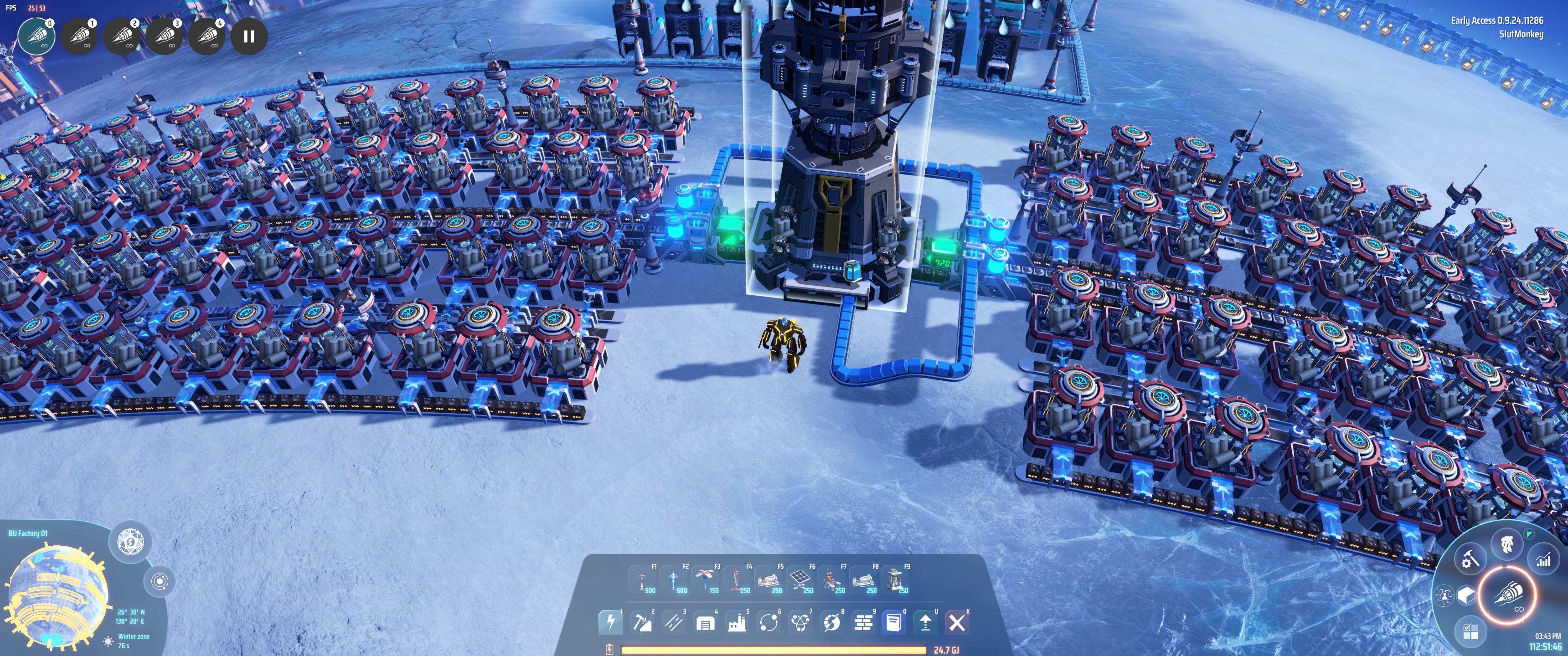
Task: Open the starmap button beside the globe
Action: click(x=129, y=541)
